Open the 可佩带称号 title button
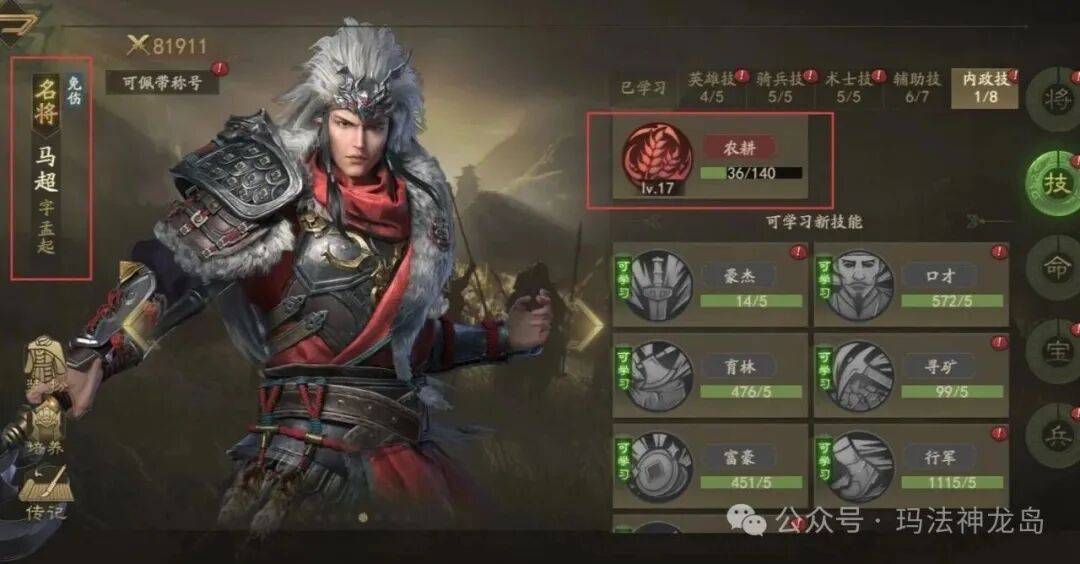This screenshot has height=564, width=1080. tap(162, 82)
